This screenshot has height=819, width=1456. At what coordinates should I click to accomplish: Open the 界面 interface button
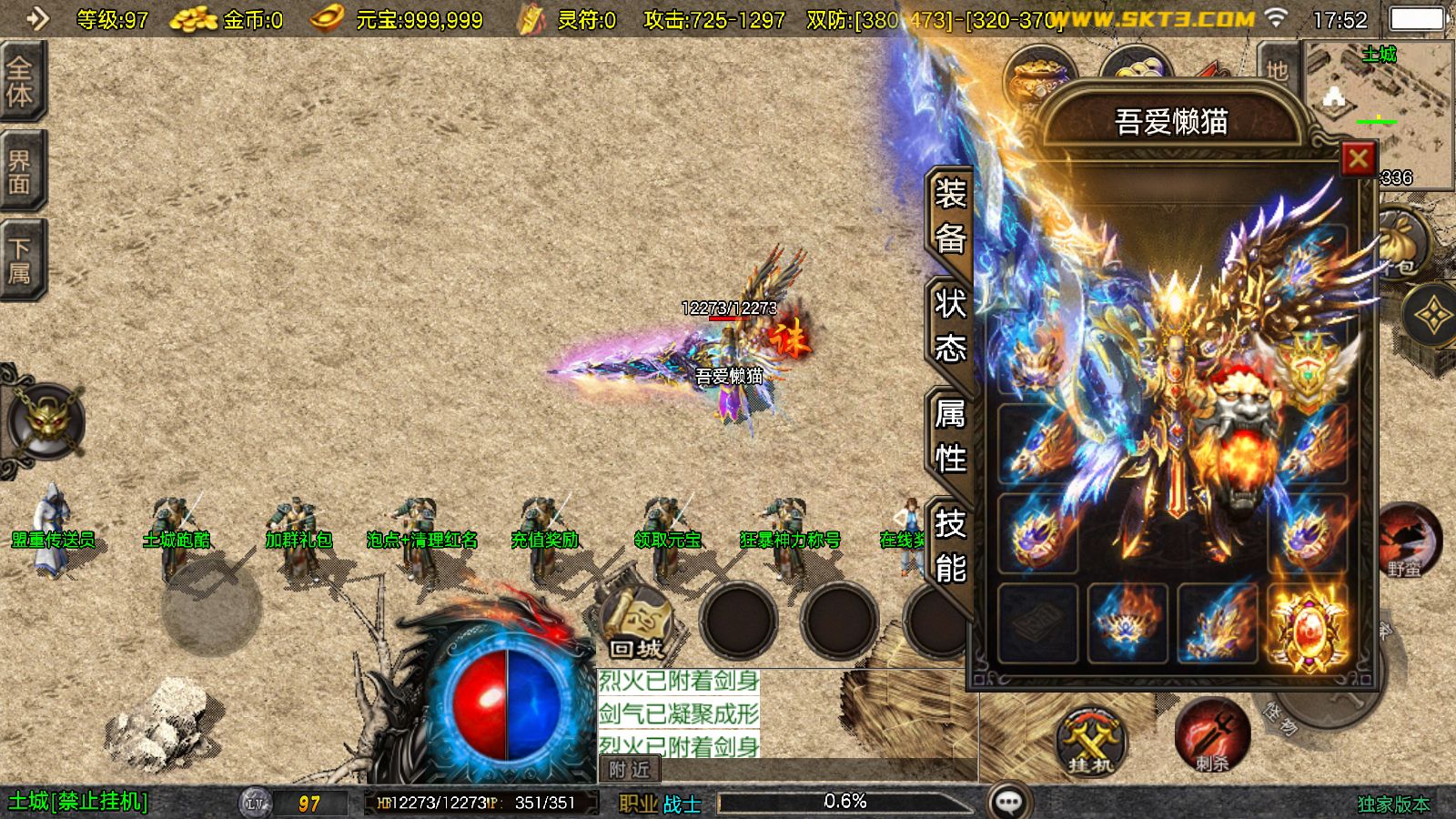(x=20, y=171)
